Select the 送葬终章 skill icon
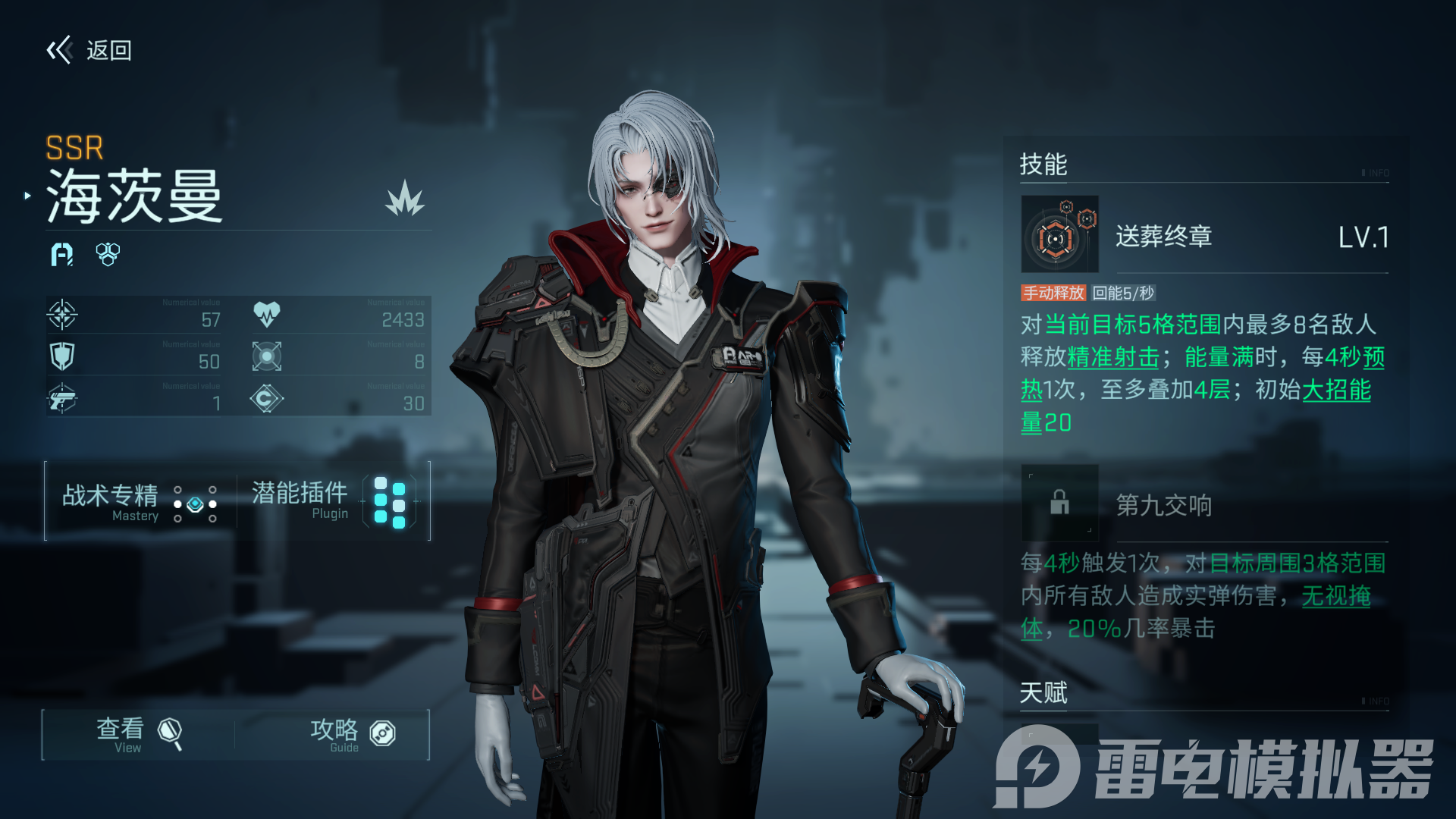Viewport: 1456px width, 819px height. point(1059,234)
